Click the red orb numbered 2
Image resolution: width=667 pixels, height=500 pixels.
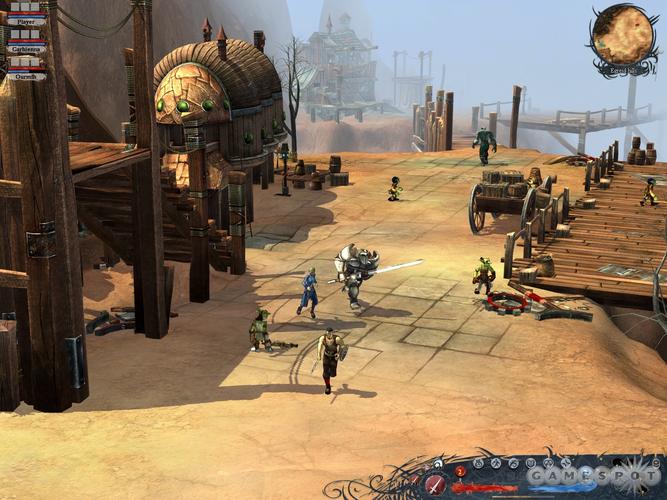(x=461, y=470)
